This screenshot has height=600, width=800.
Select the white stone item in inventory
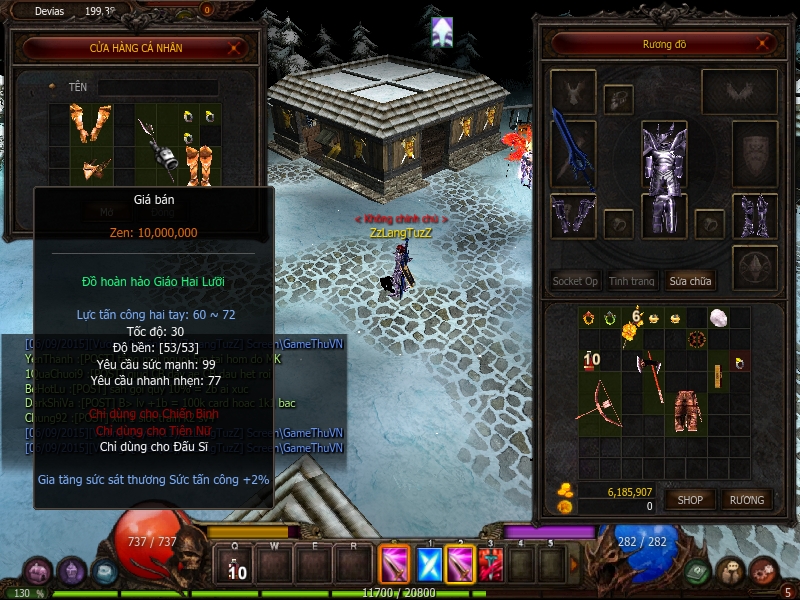(718, 318)
